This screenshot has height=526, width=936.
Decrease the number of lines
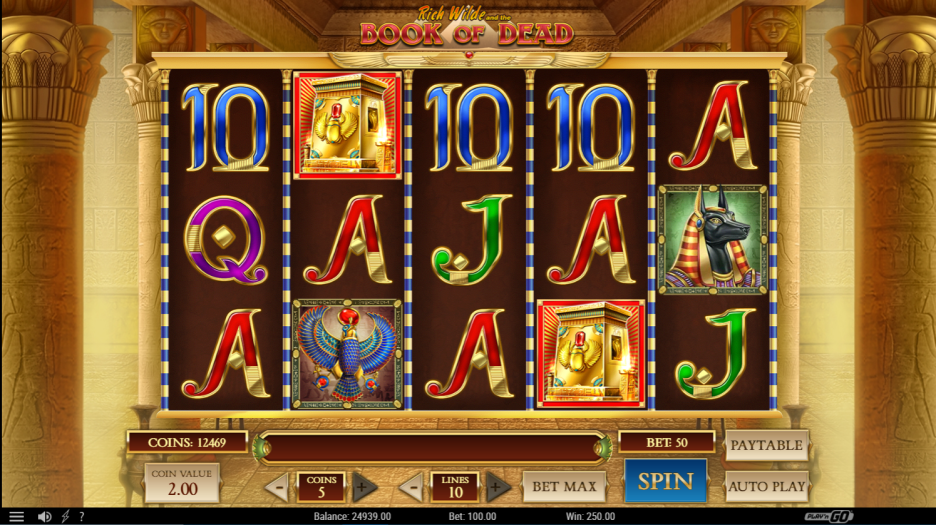(x=411, y=488)
